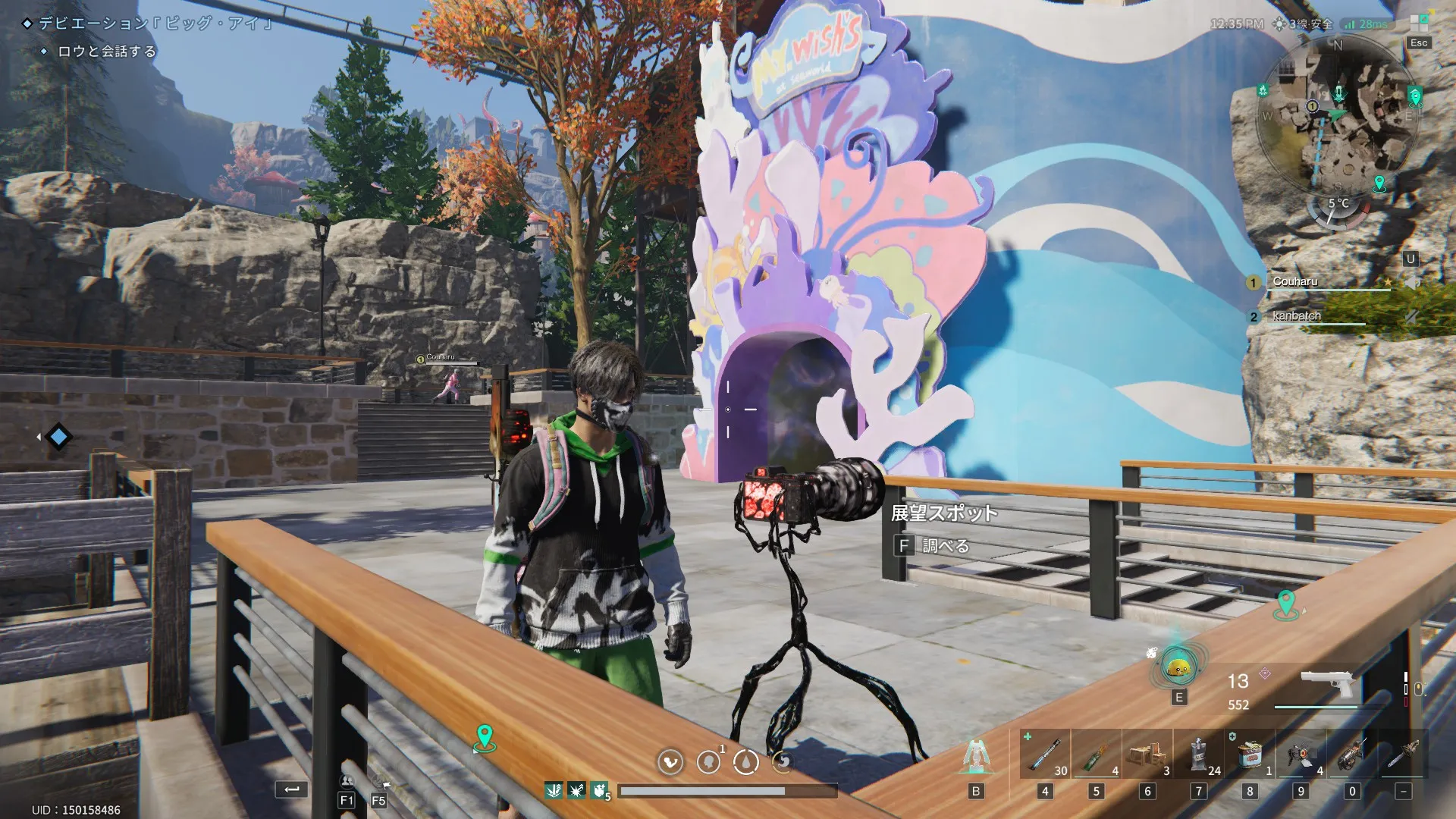Select the chainsaw melee weapon slot
The image size is (1456, 819).
(1403, 754)
